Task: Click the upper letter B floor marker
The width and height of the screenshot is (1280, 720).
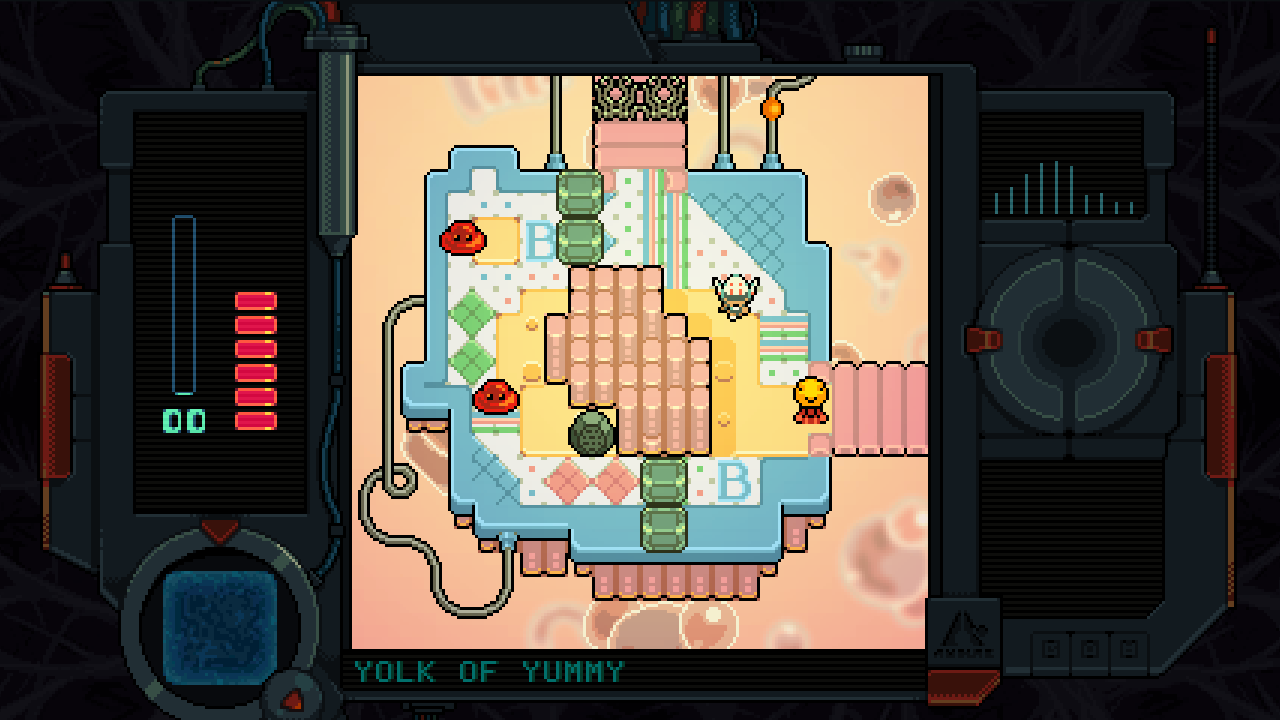Action: pos(541,240)
